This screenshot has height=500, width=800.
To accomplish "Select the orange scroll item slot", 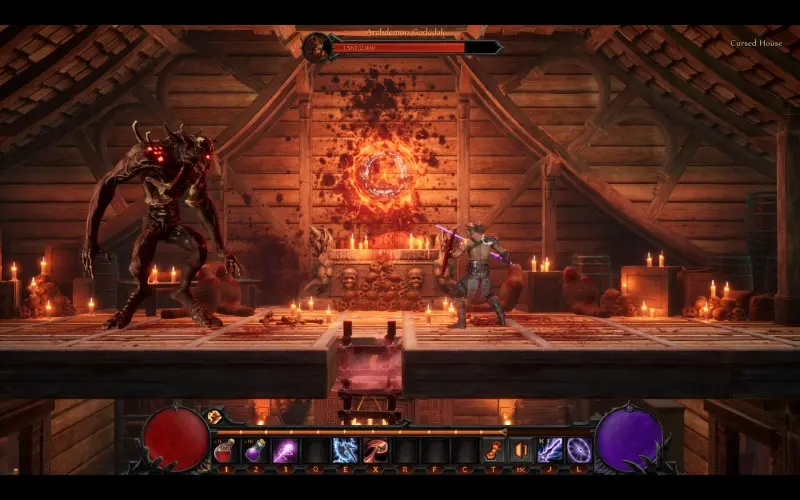I will 493,450.
